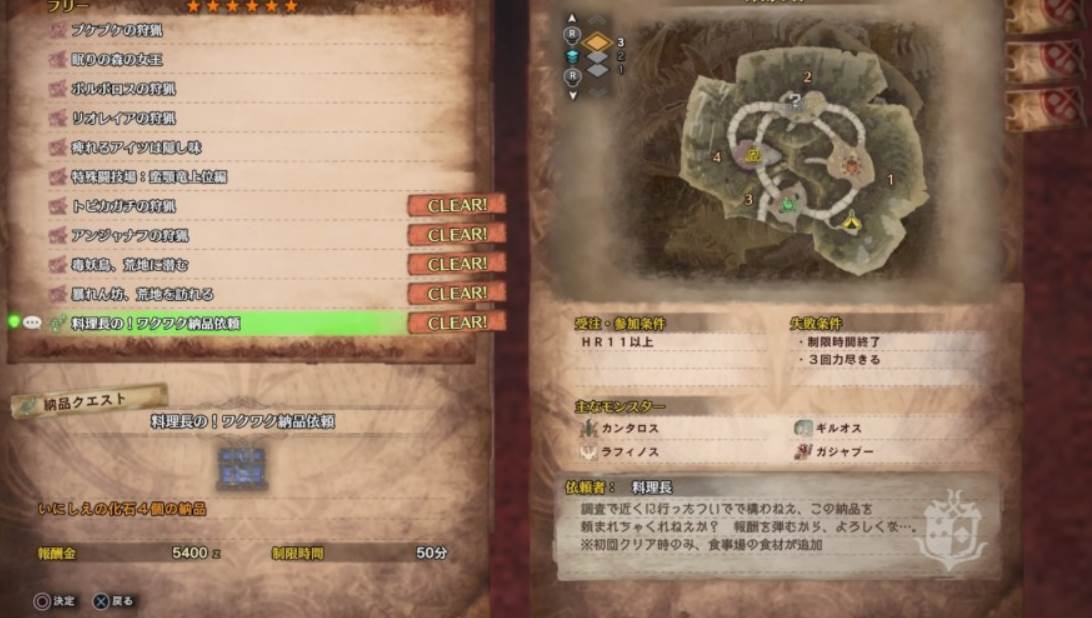Screen dimensions: 1092x618
Task: Open the ボルボロスの狩猟 quest
Action: pyautogui.click(x=122, y=88)
